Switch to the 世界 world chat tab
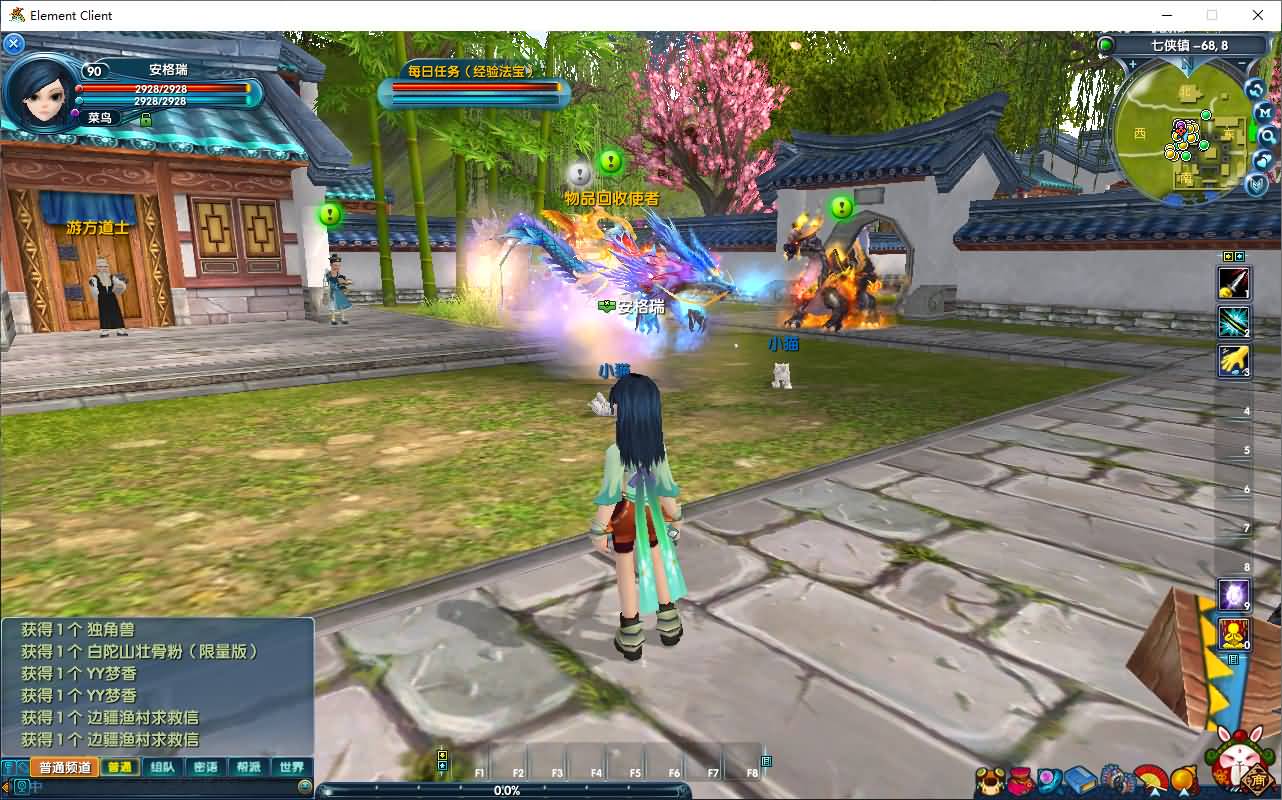Image resolution: width=1282 pixels, height=800 pixels. pyautogui.click(x=291, y=768)
